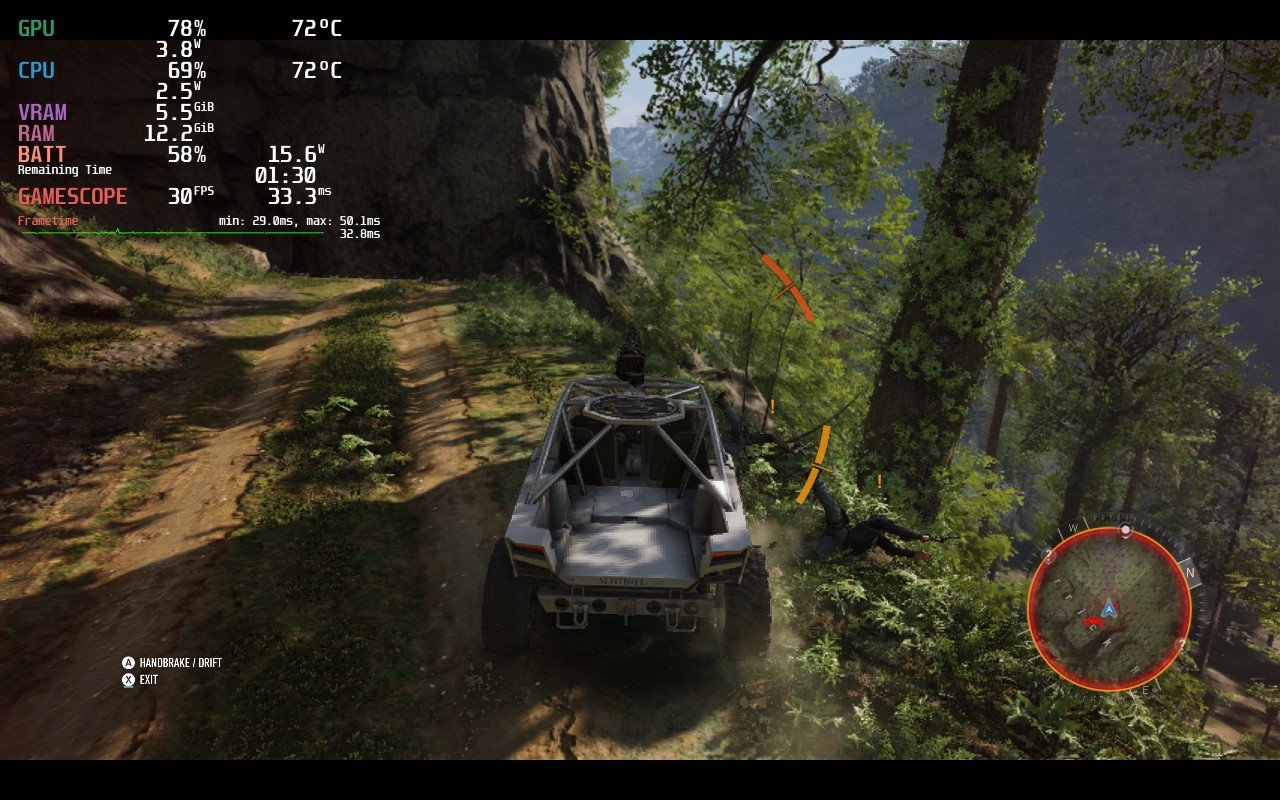Click the max frametime value 50.1ms
This screenshot has height=800, width=1280.
pos(360,218)
